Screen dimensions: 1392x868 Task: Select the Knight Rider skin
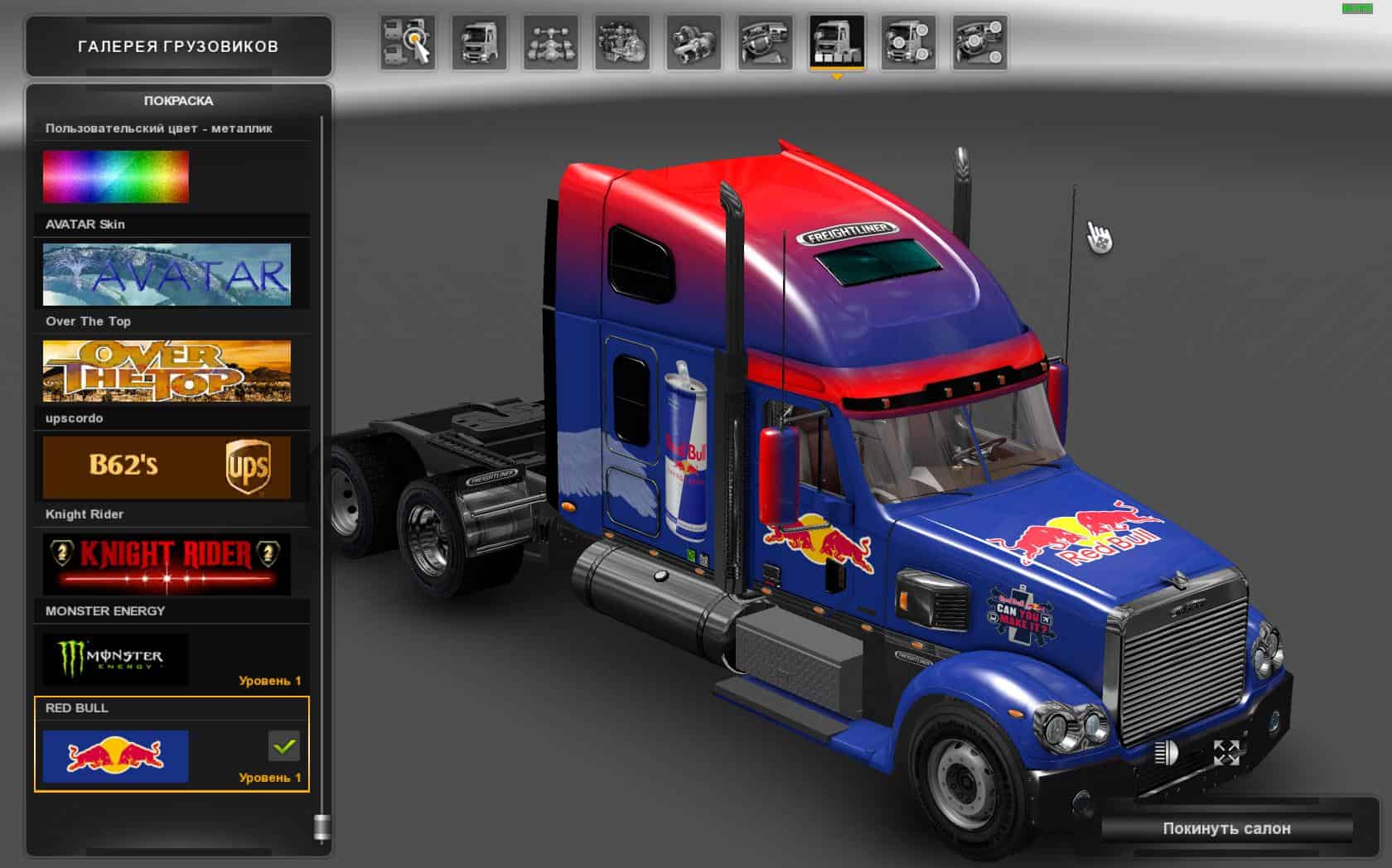click(x=167, y=564)
